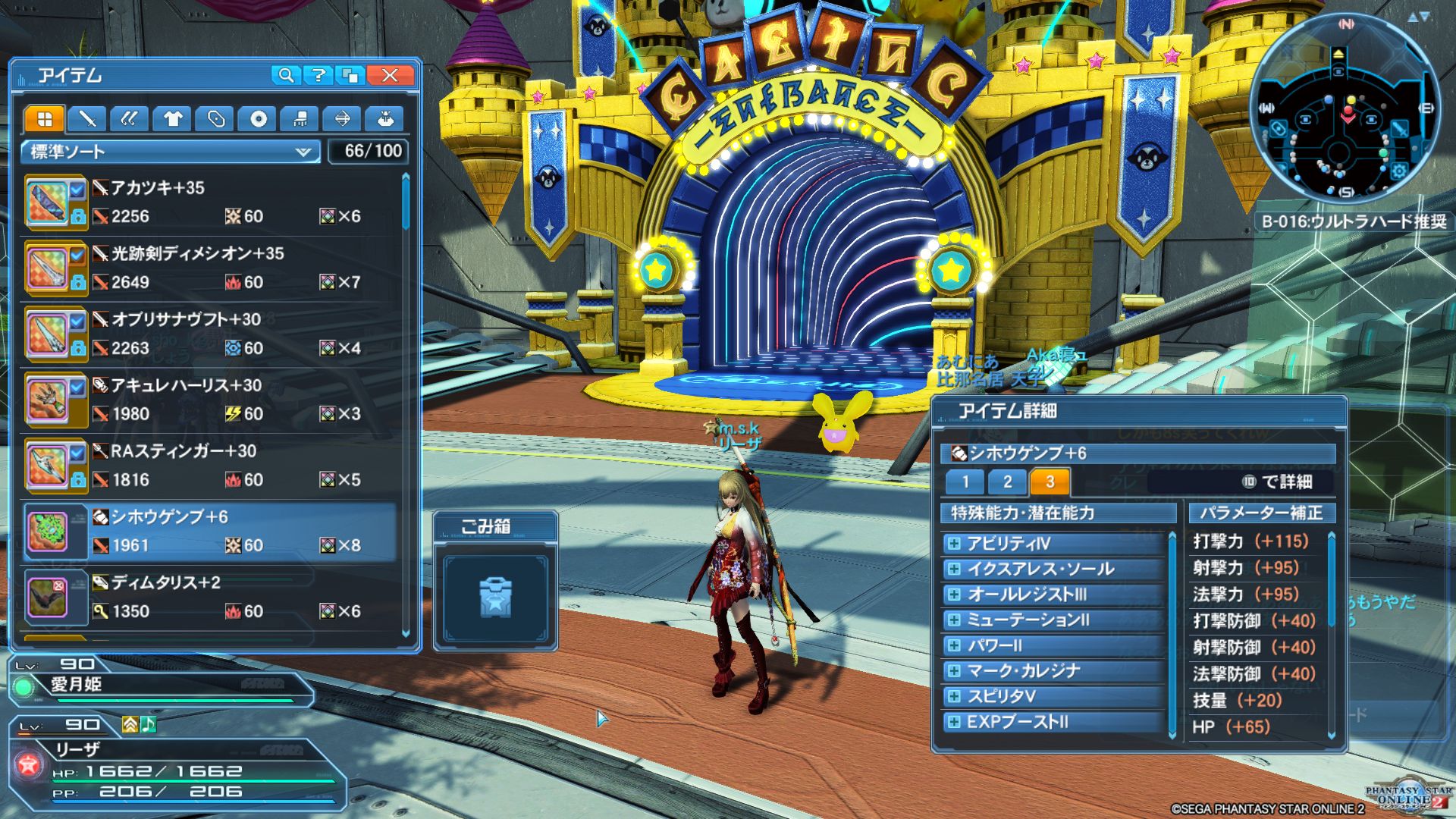This screenshot has height=819, width=1456.
Task: Open the 標準ソート sort dropdown
Action: click(x=171, y=152)
